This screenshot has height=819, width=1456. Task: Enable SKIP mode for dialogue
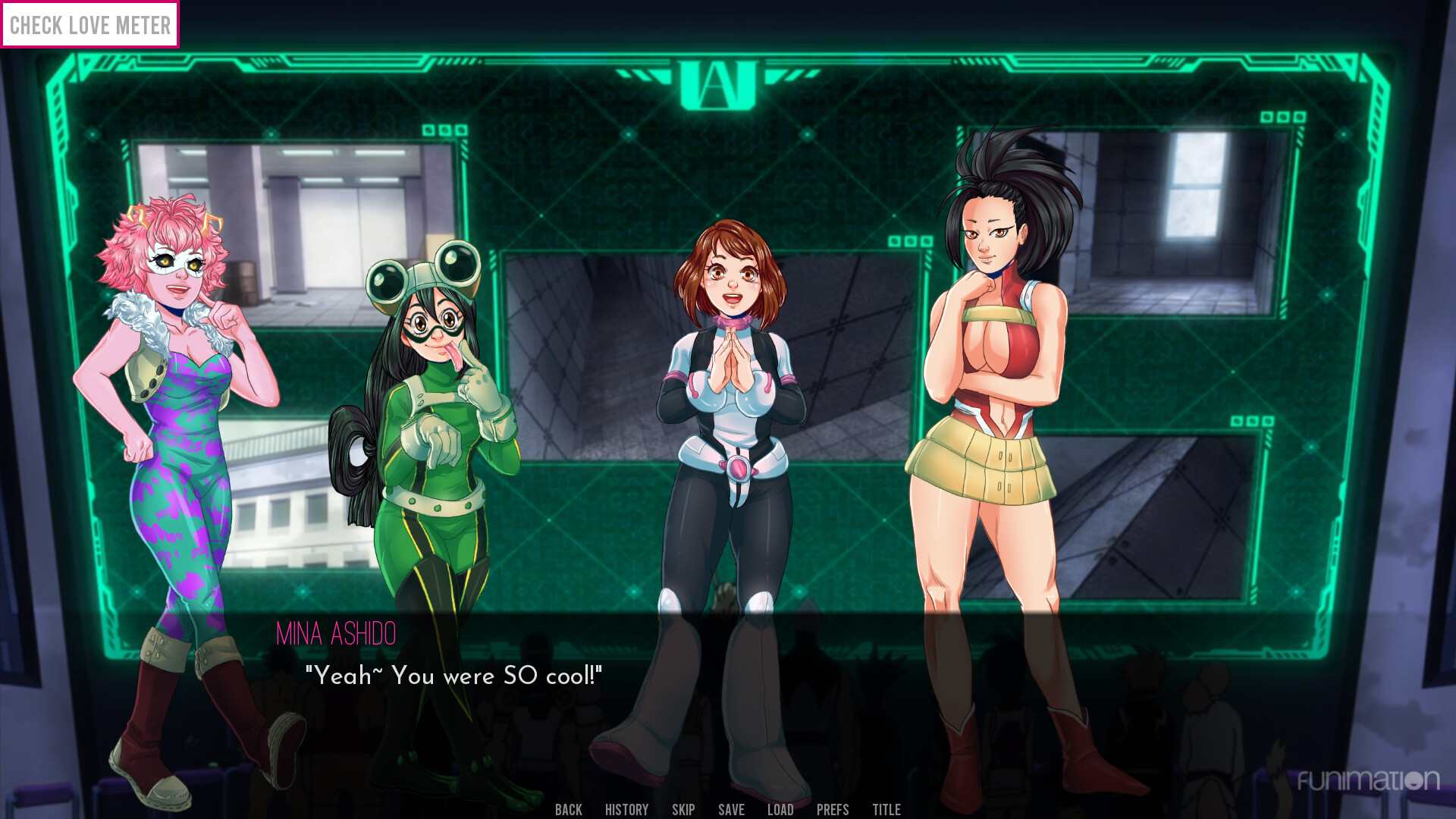684,809
